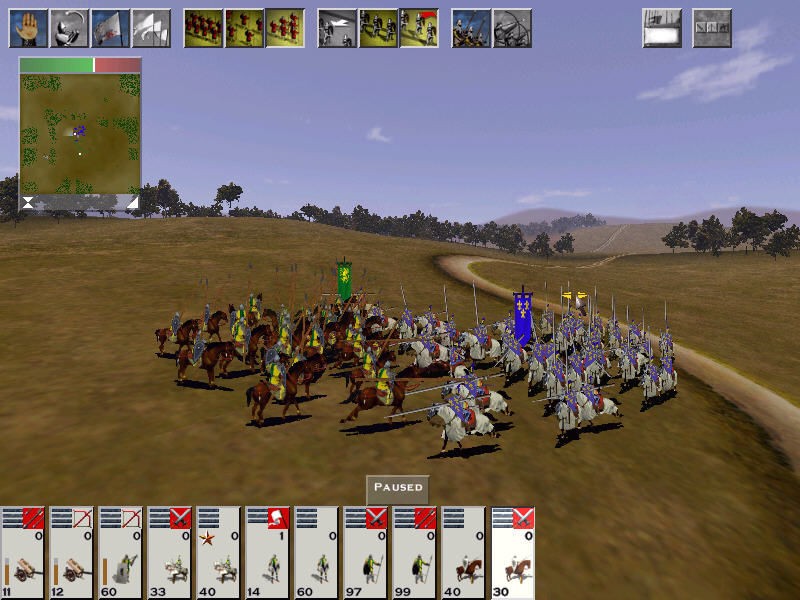This screenshot has height=600, width=800.
Task: Select the single white flag command icon
Action: [x=110, y=28]
